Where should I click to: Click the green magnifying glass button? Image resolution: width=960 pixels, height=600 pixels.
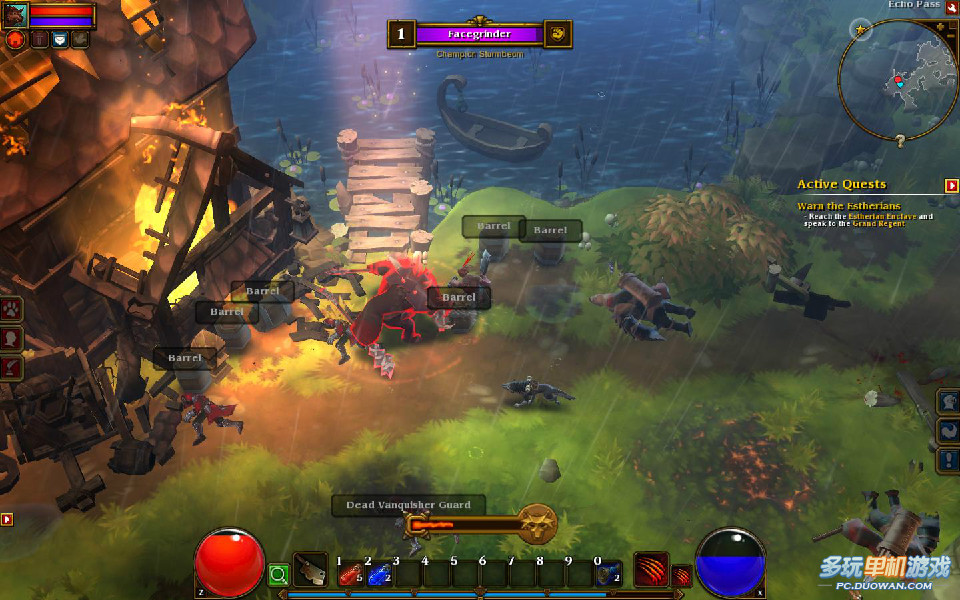(x=278, y=574)
